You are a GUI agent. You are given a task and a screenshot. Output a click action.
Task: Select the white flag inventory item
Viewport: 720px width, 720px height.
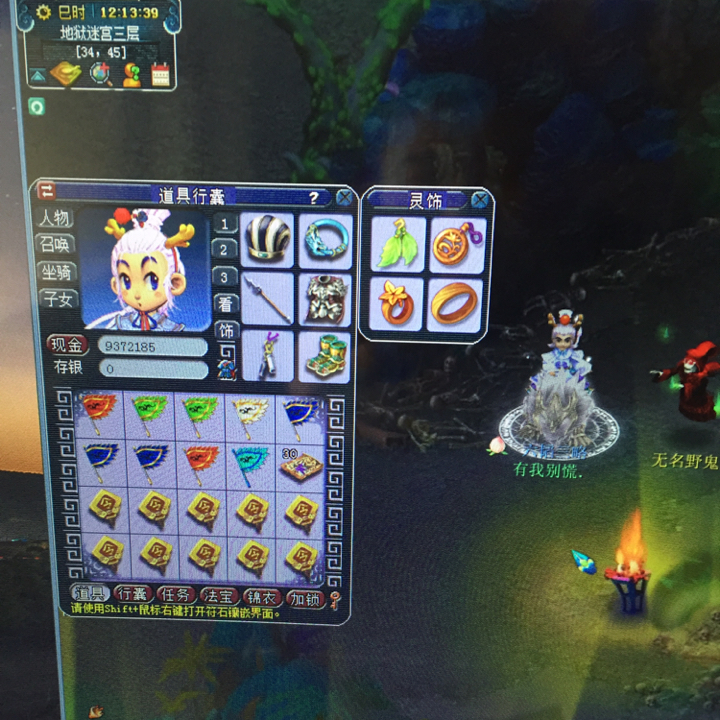pos(250,413)
